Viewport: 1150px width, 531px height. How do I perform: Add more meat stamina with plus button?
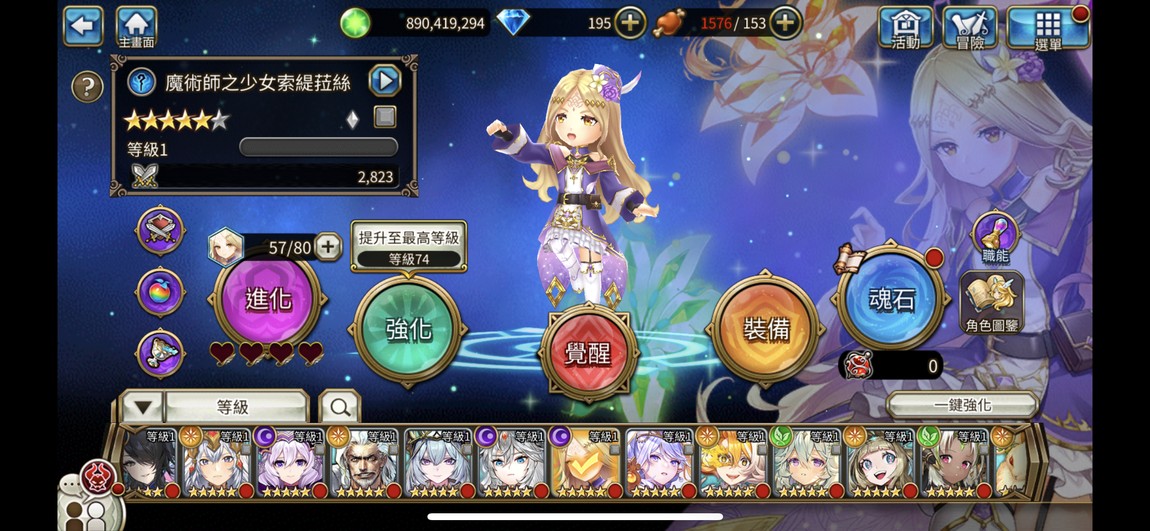[x=786, y=22]
